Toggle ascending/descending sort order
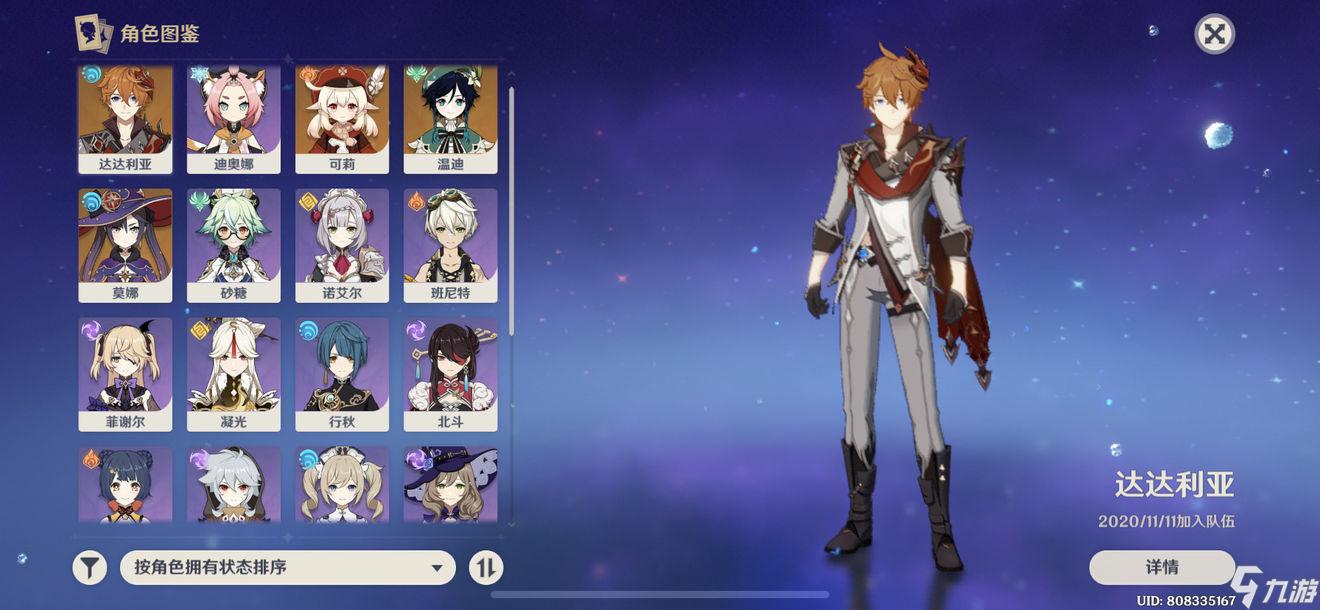This screenshot has width=1320, height=610. tap(486, 568)
